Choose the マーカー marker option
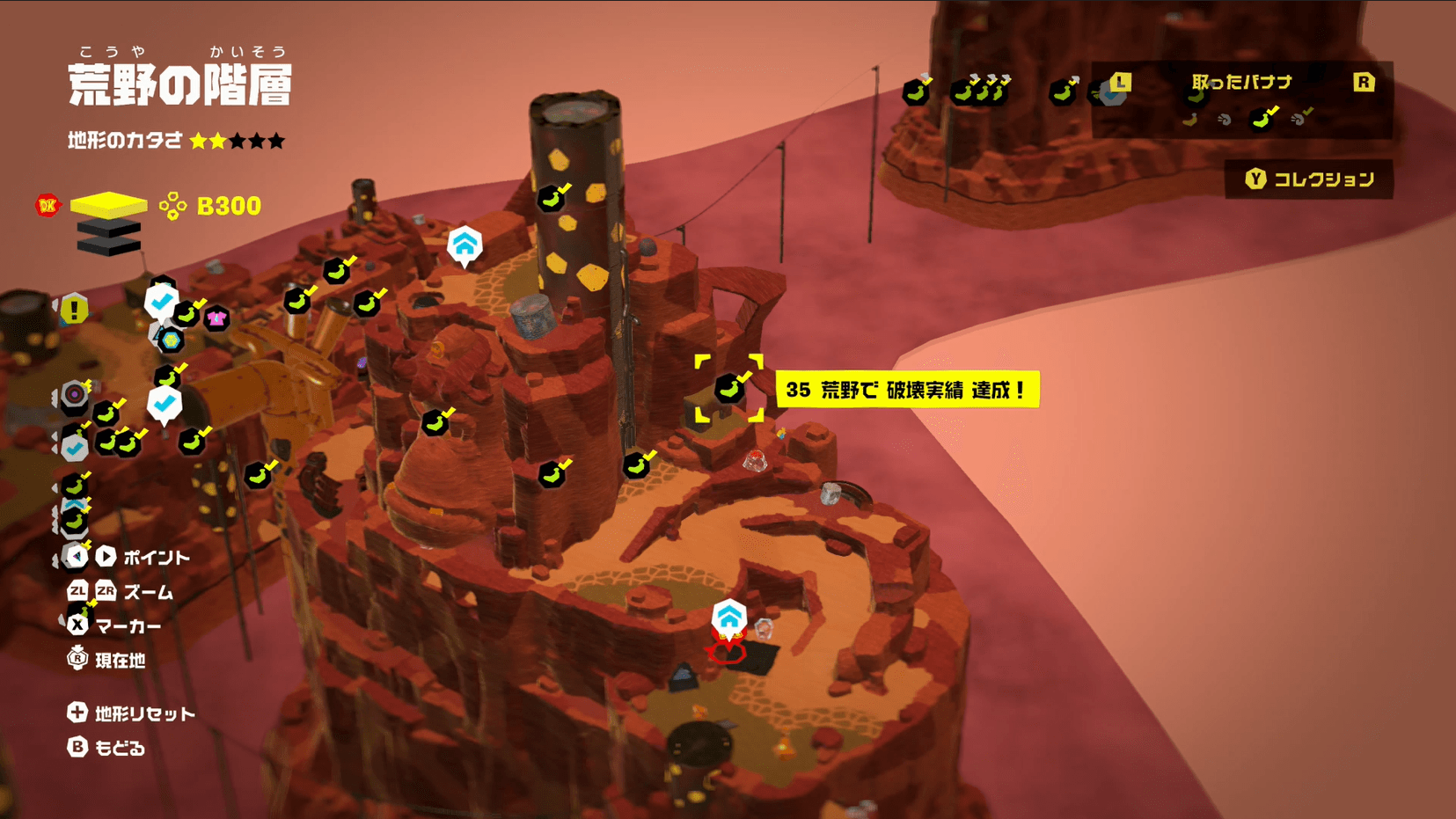 coord(115,625)
